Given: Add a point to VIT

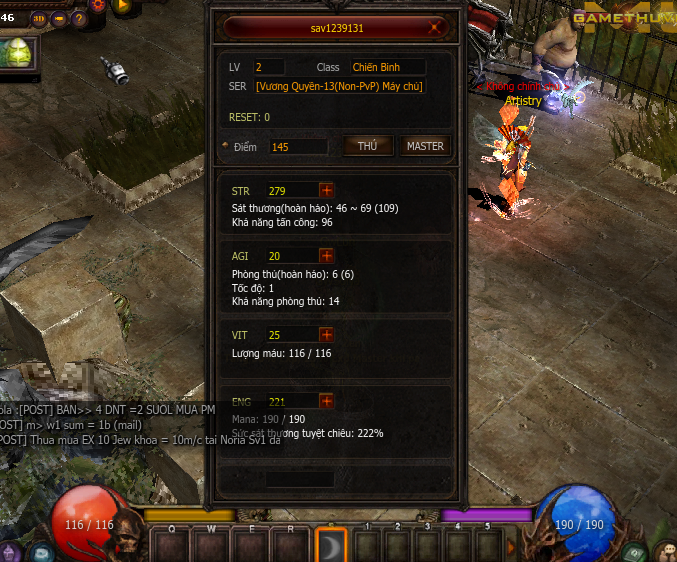Looking at the screenshot, I should pyautogui.click(x=326, y=334).
